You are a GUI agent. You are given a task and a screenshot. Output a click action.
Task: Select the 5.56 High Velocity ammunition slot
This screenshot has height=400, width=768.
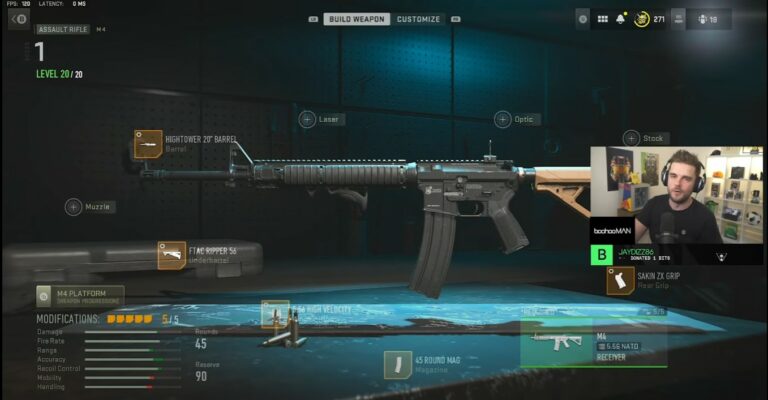pos(276,314)
